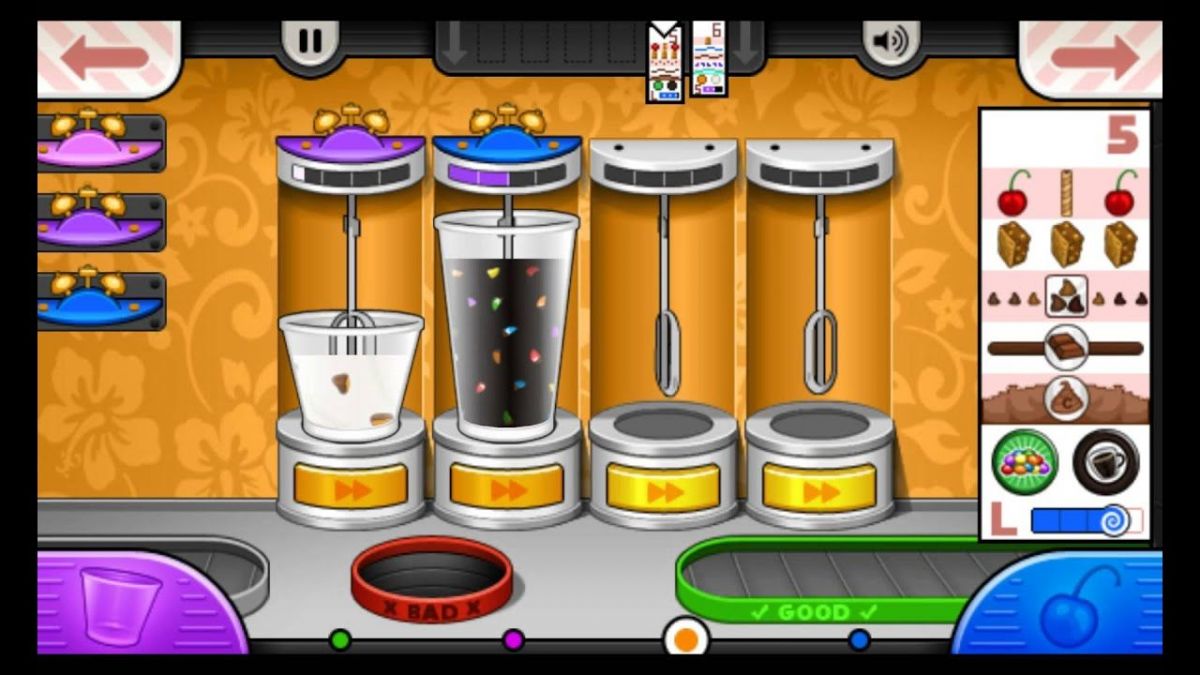Screen dimensions: 1200x675
Task: Select the orange station dot
Action: point(686,638)
